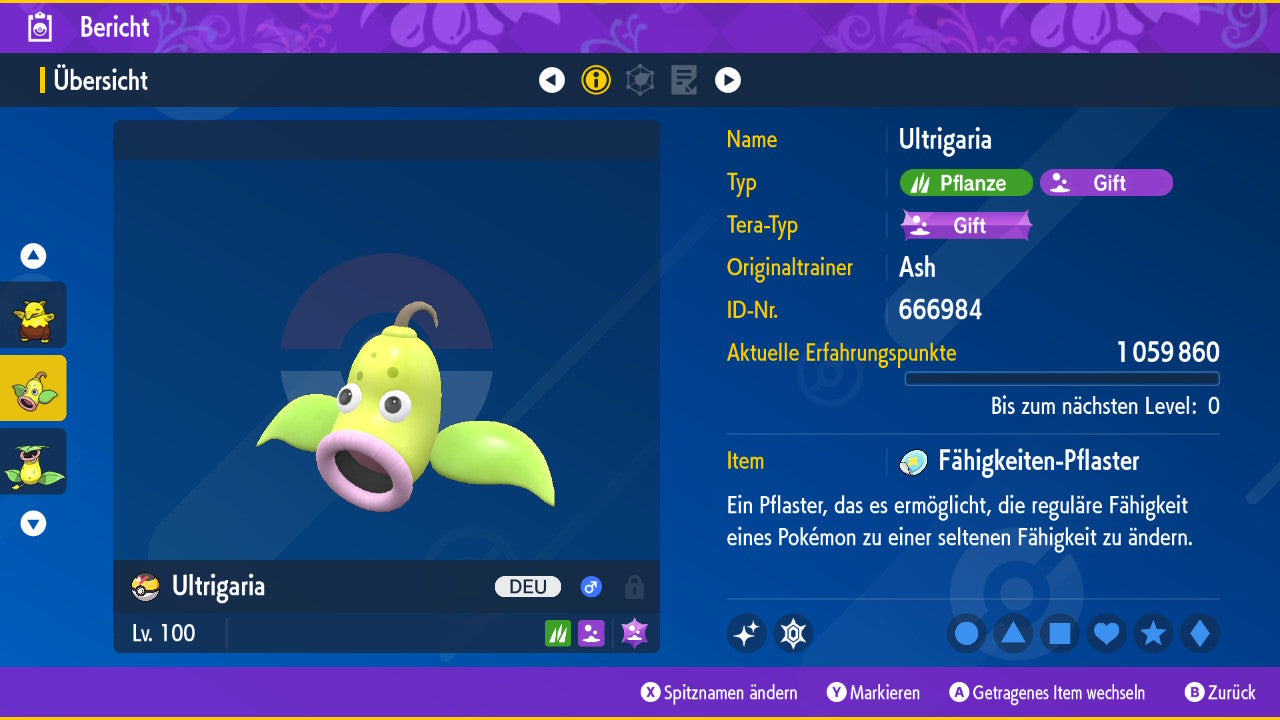Viewport: 1280px width, 720px height.
Task: Toggle the heart marking
Action: click(x=1106, y=634)
